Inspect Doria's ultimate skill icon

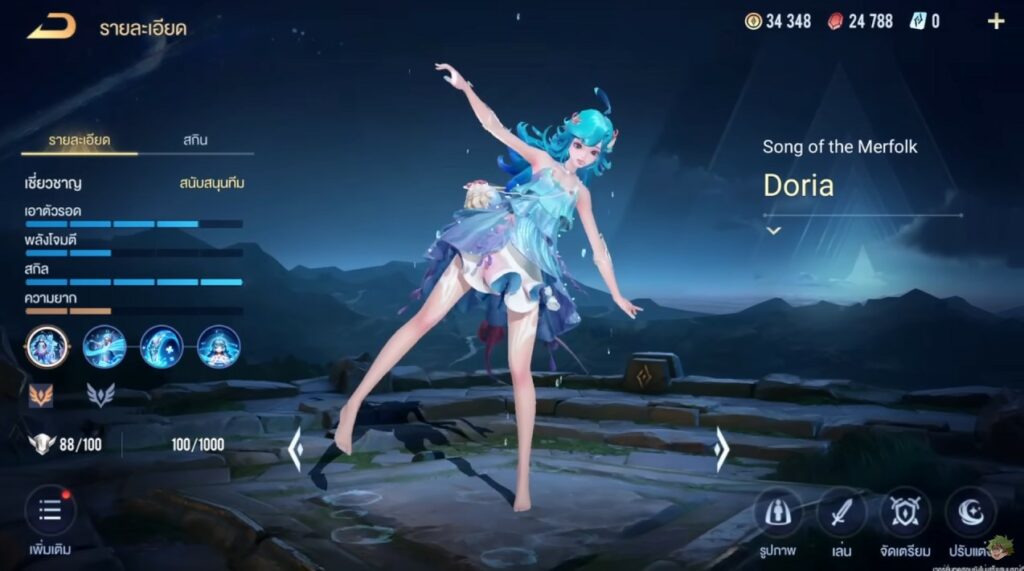218,347
